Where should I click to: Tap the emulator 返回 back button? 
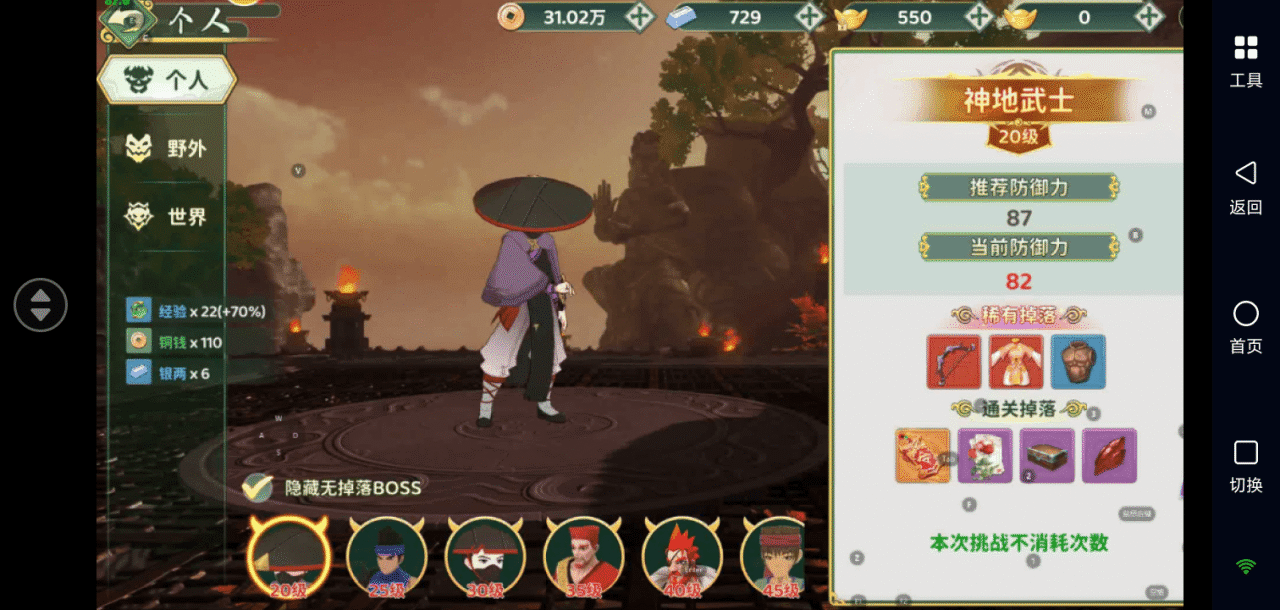pos(1246,187)
